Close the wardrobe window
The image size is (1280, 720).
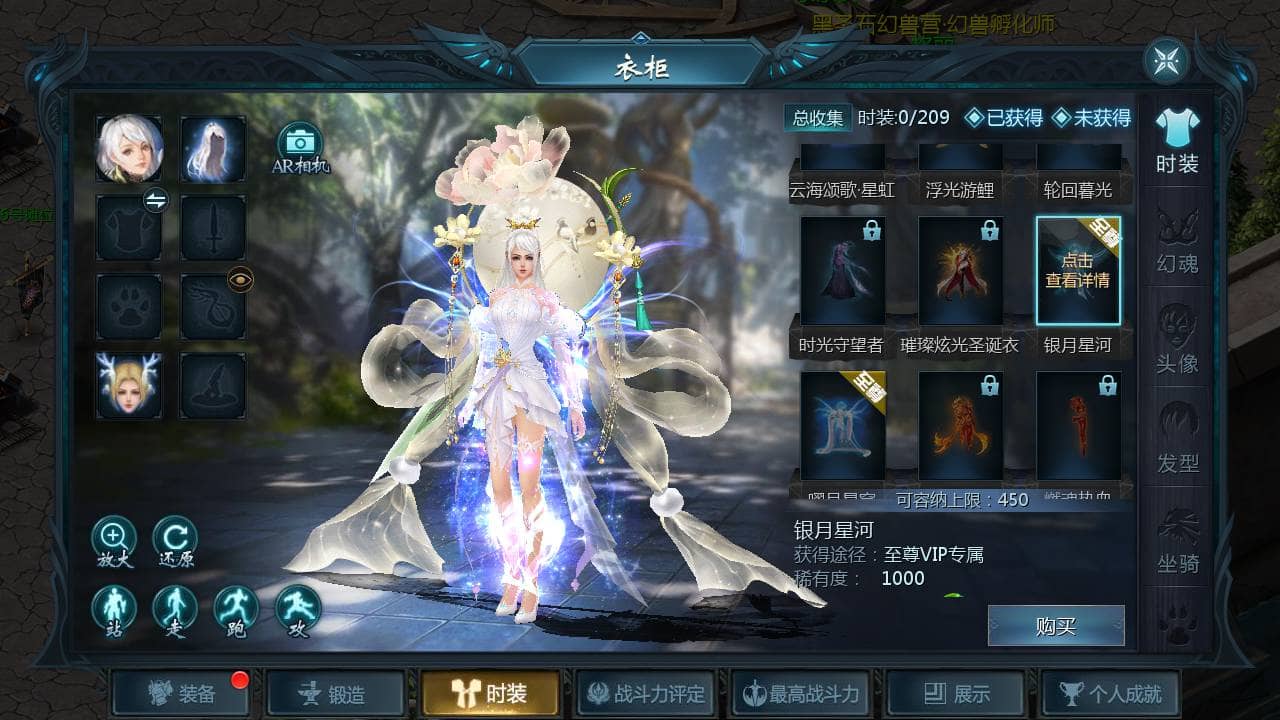click(1166, 61)
